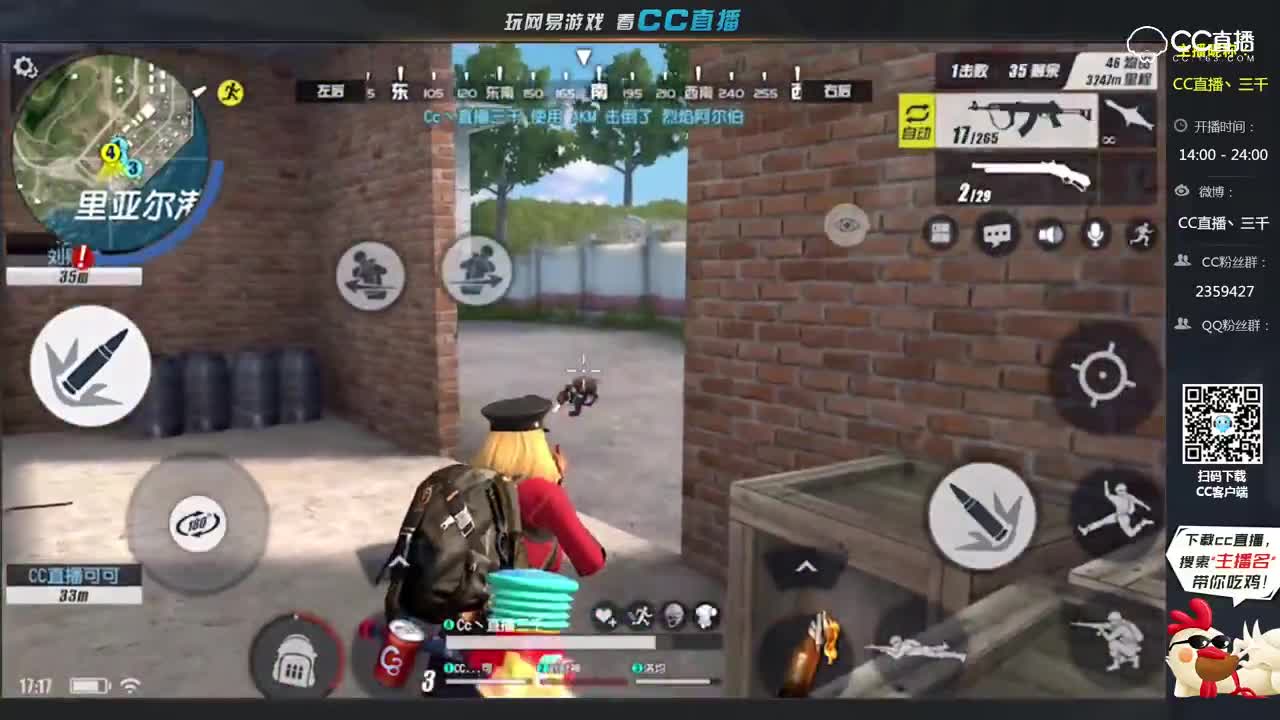Open the scope aim icon on the right
1280x720 pixels.
pos(1103,375)
